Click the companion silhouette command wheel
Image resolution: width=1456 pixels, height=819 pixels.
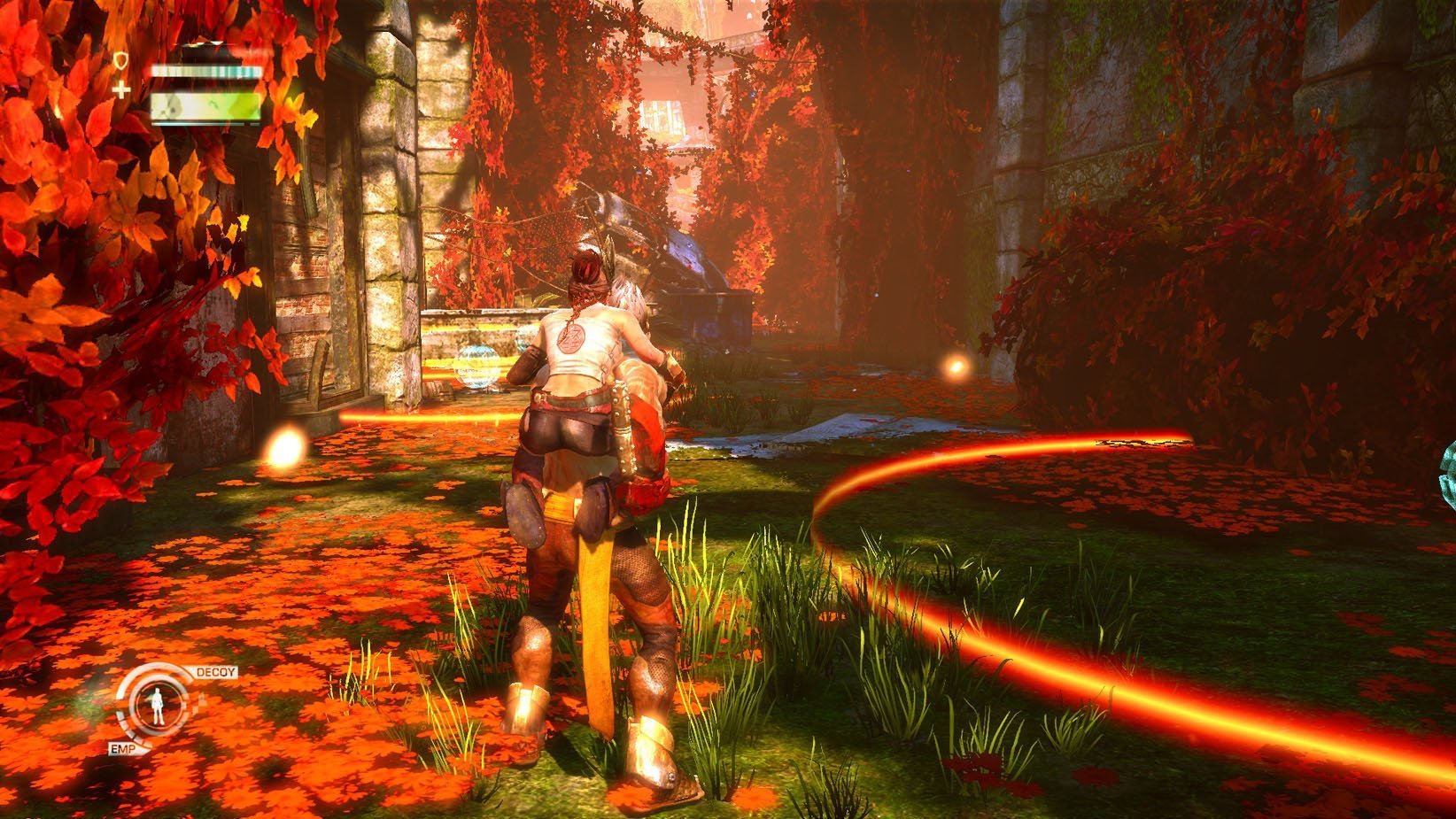tap(158, 706)
